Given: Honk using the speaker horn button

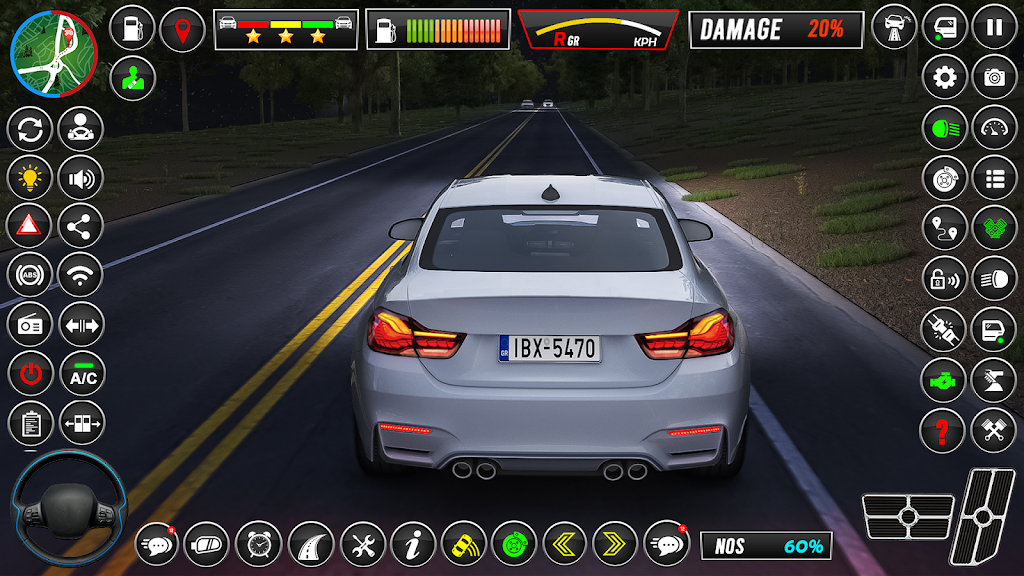Looking at the screenshot, I should tap(82, 178).
